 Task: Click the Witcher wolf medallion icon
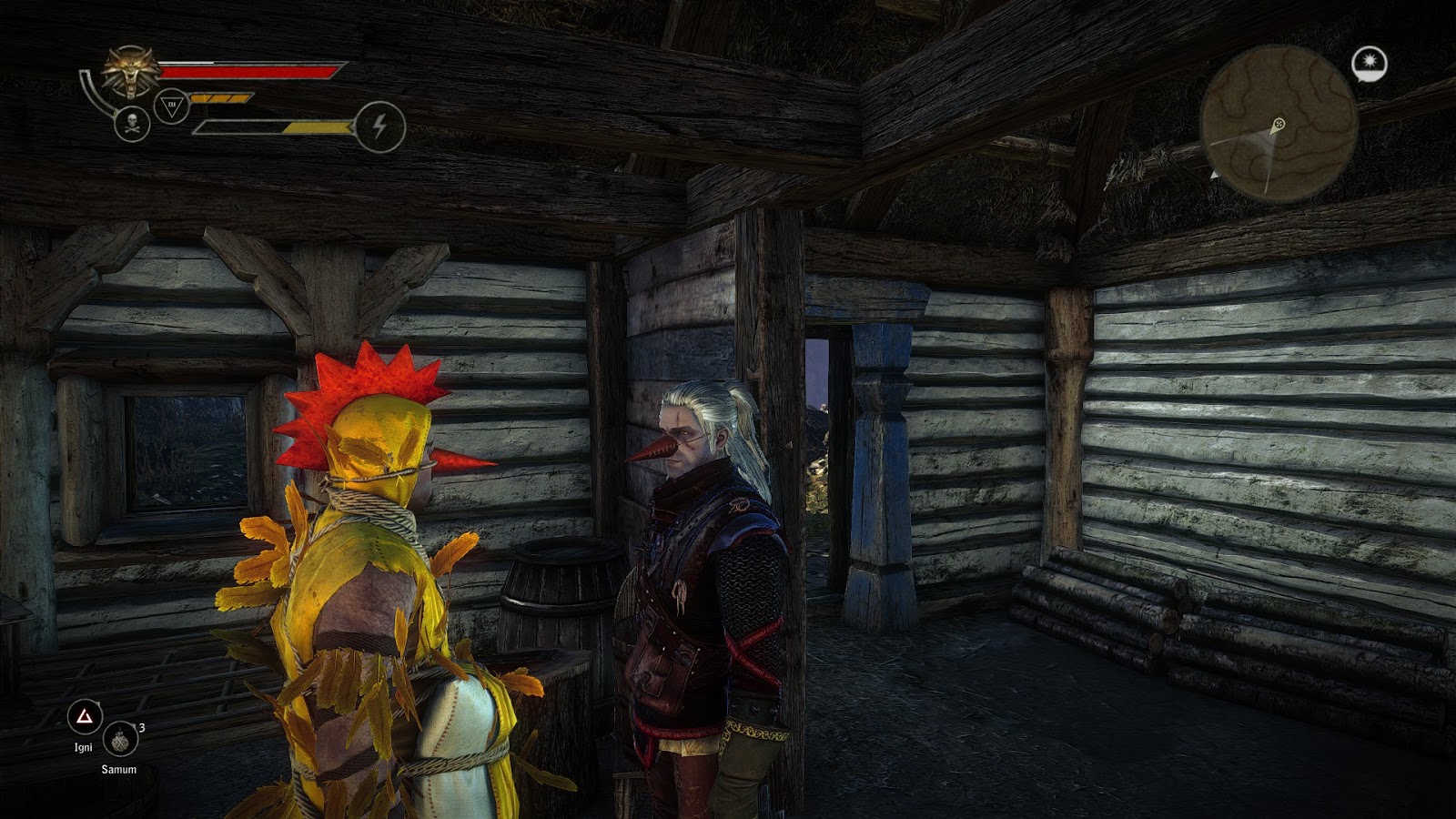(129, 70)
